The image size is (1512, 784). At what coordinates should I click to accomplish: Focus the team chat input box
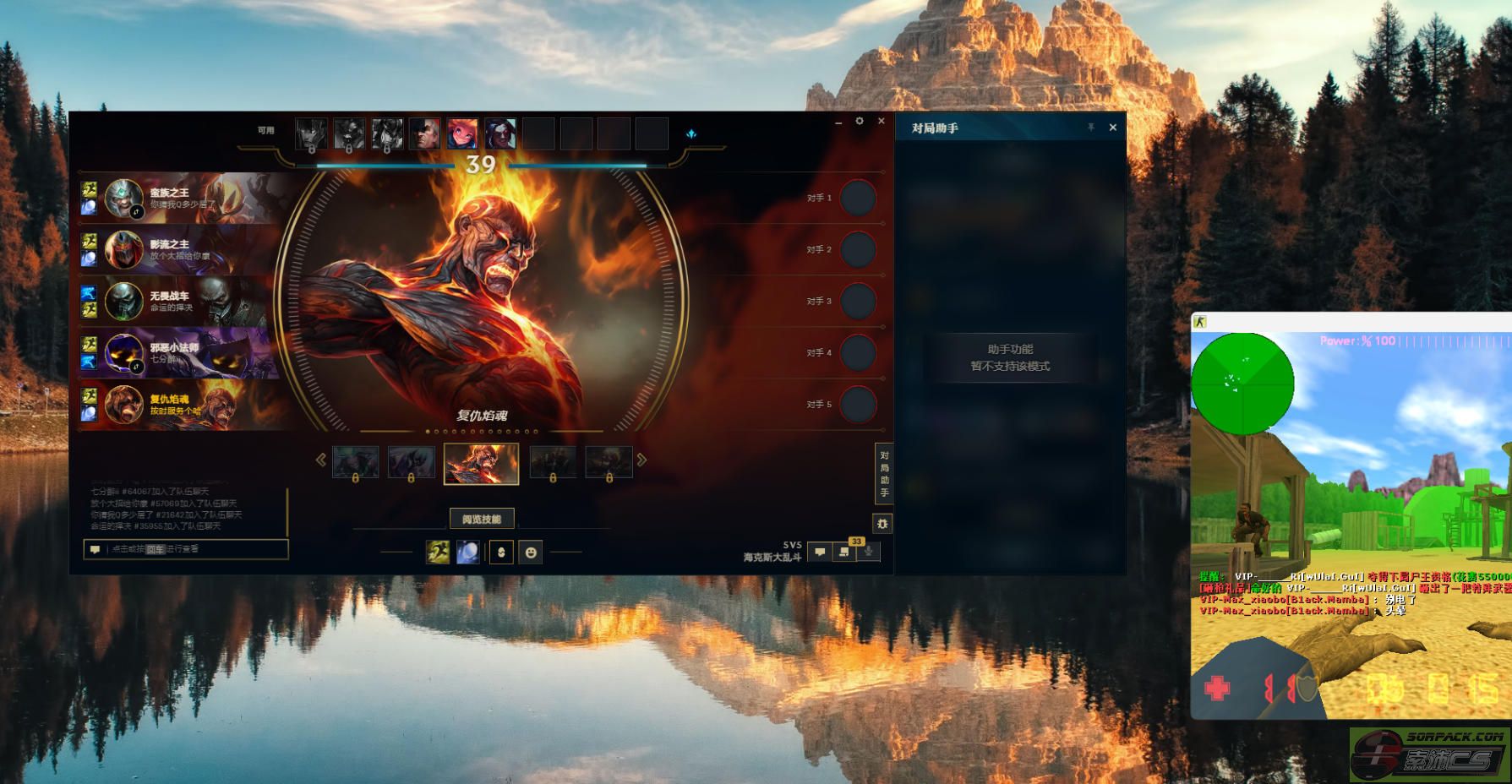tap(194, 549)
